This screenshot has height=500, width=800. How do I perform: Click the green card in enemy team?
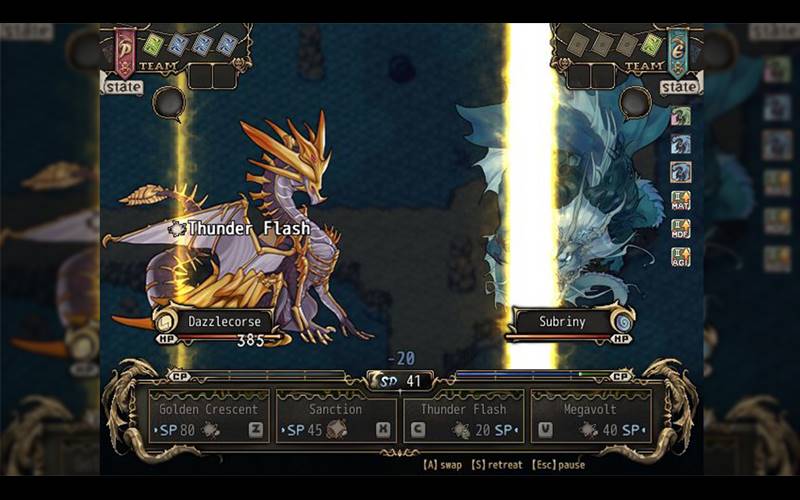pos(652,44)
